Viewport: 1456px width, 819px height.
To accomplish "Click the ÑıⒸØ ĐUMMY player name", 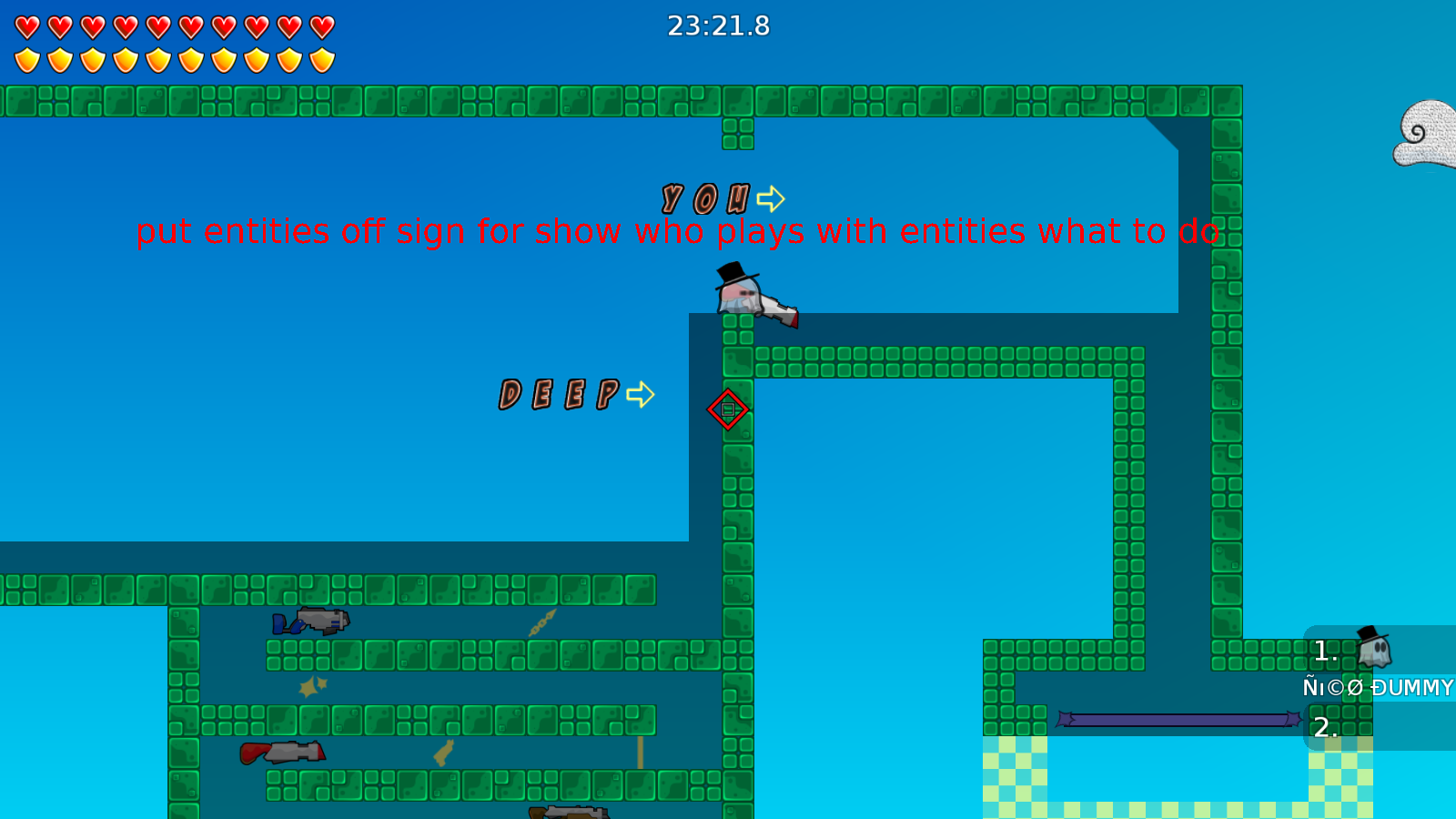I will [x=1377, y=687].
